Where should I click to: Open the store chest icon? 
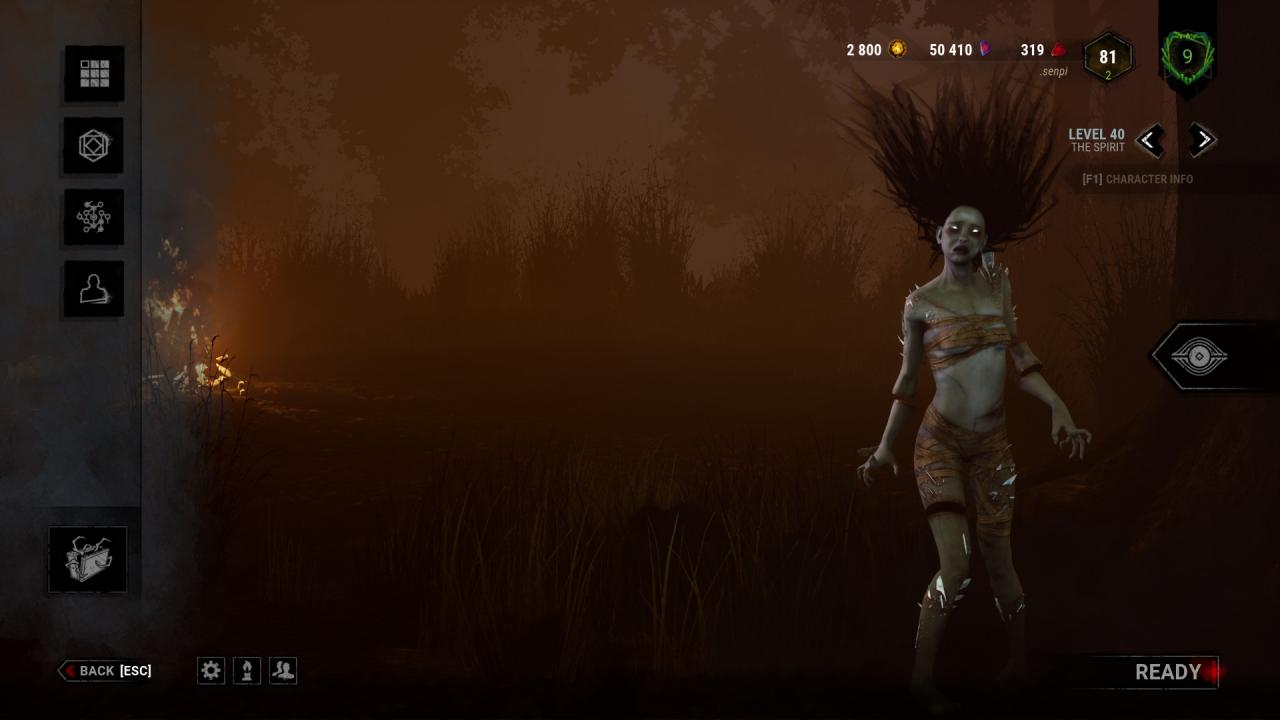point(88,559)
